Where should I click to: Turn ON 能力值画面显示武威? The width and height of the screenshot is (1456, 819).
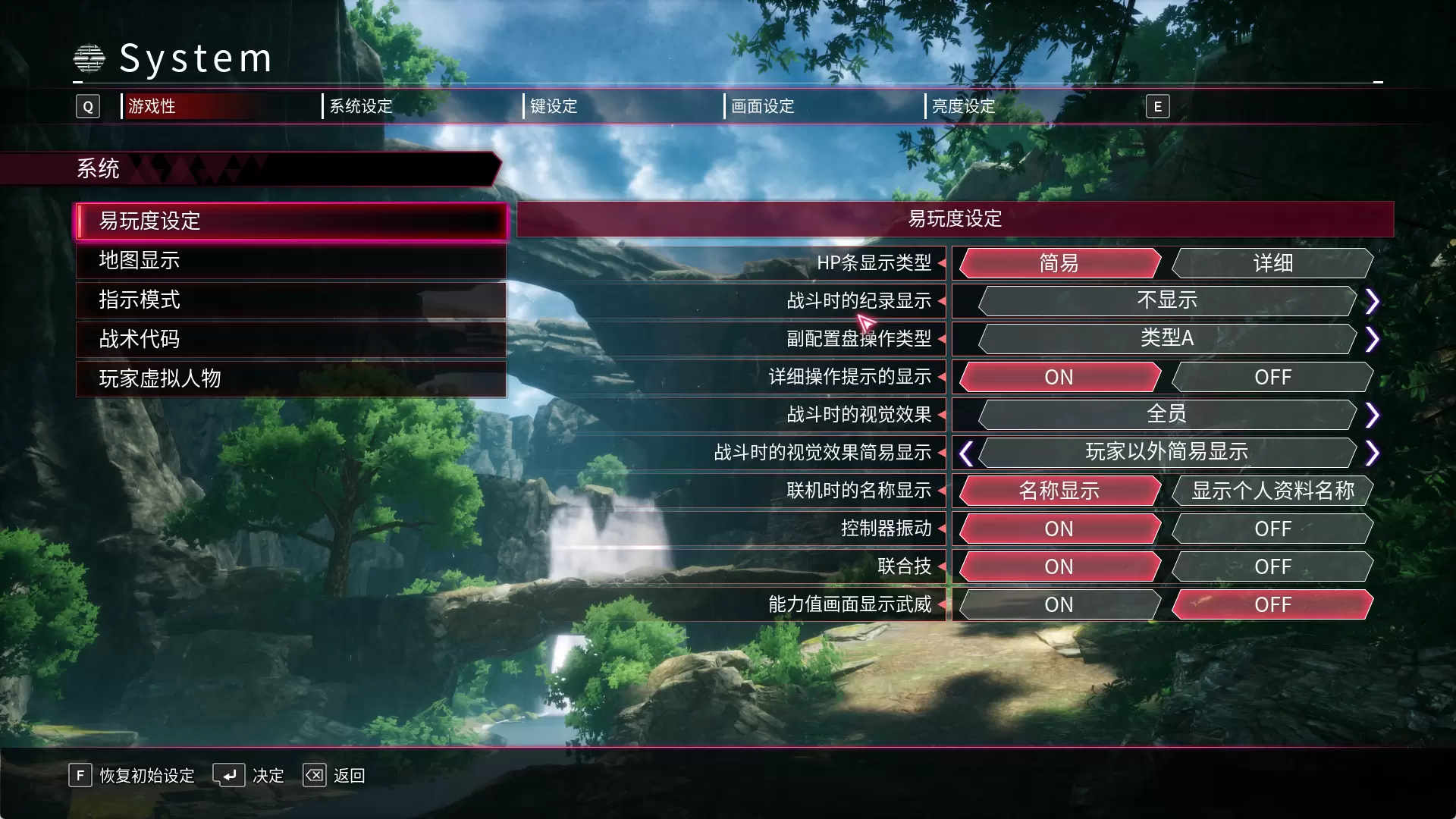(x=1059, y=604)
